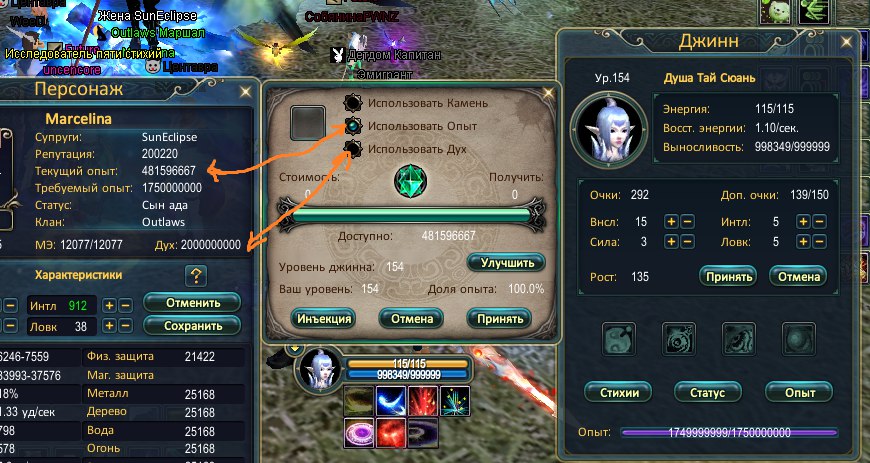Click Сохранить in the character panel

pyautogui.click(x=192, y=325)
